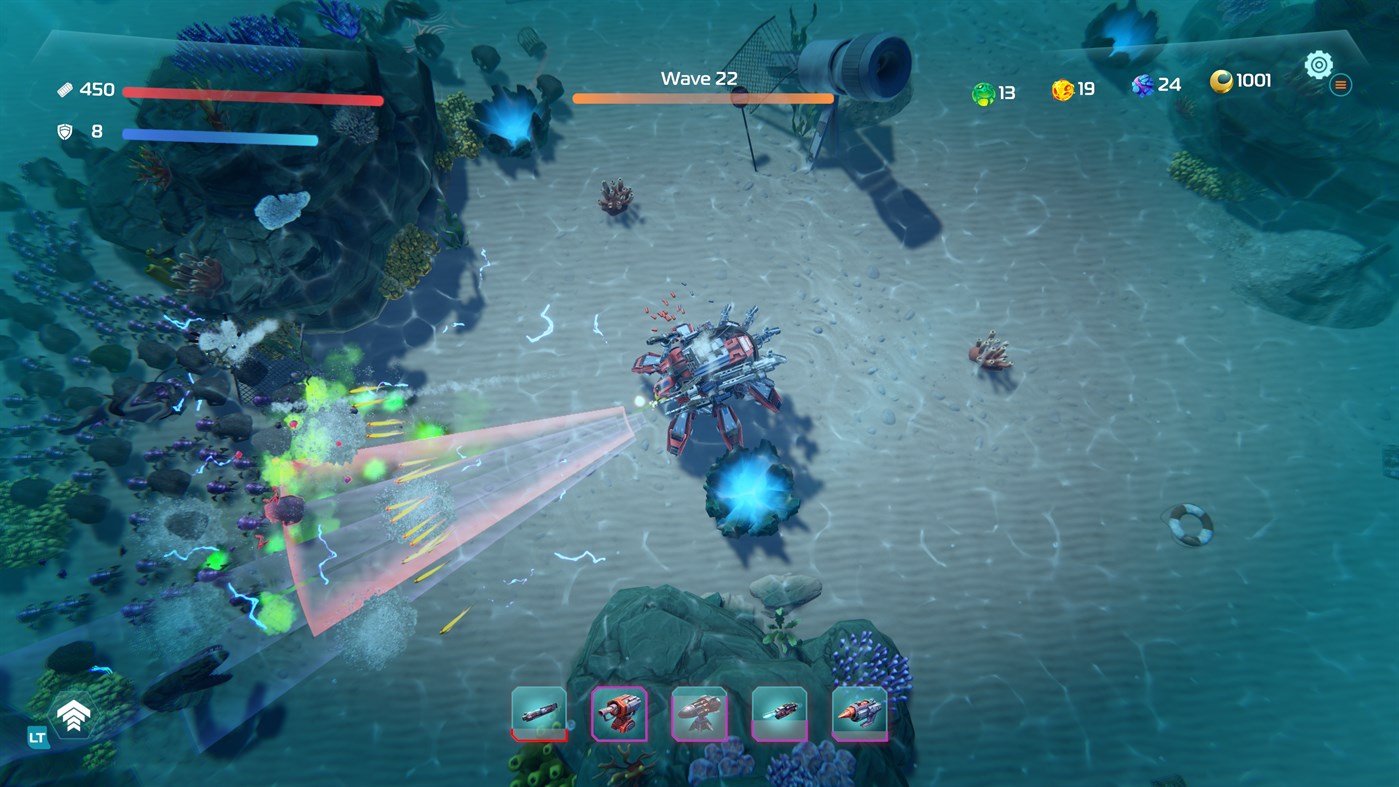Viewport: 1399px width, 787px height.
Task: Click the Wave 22 label
Action: [697, 77]
